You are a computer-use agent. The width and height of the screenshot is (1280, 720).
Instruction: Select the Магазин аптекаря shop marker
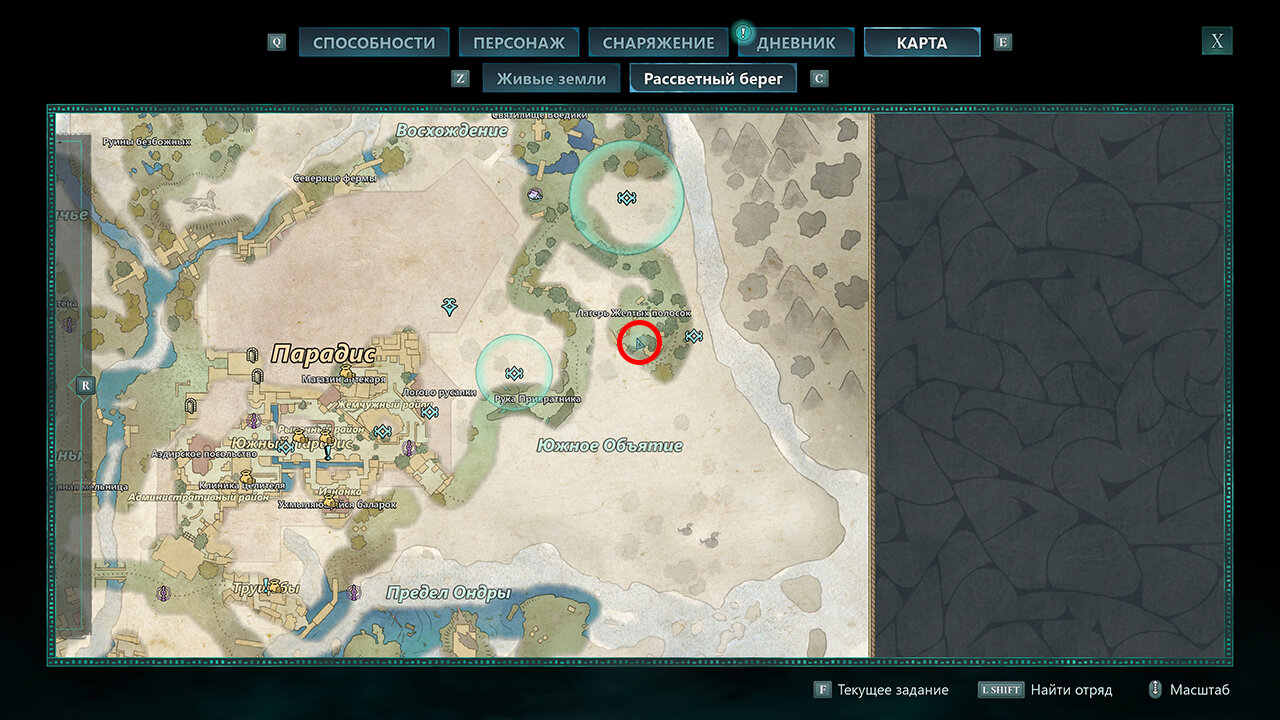coord(346,372)
